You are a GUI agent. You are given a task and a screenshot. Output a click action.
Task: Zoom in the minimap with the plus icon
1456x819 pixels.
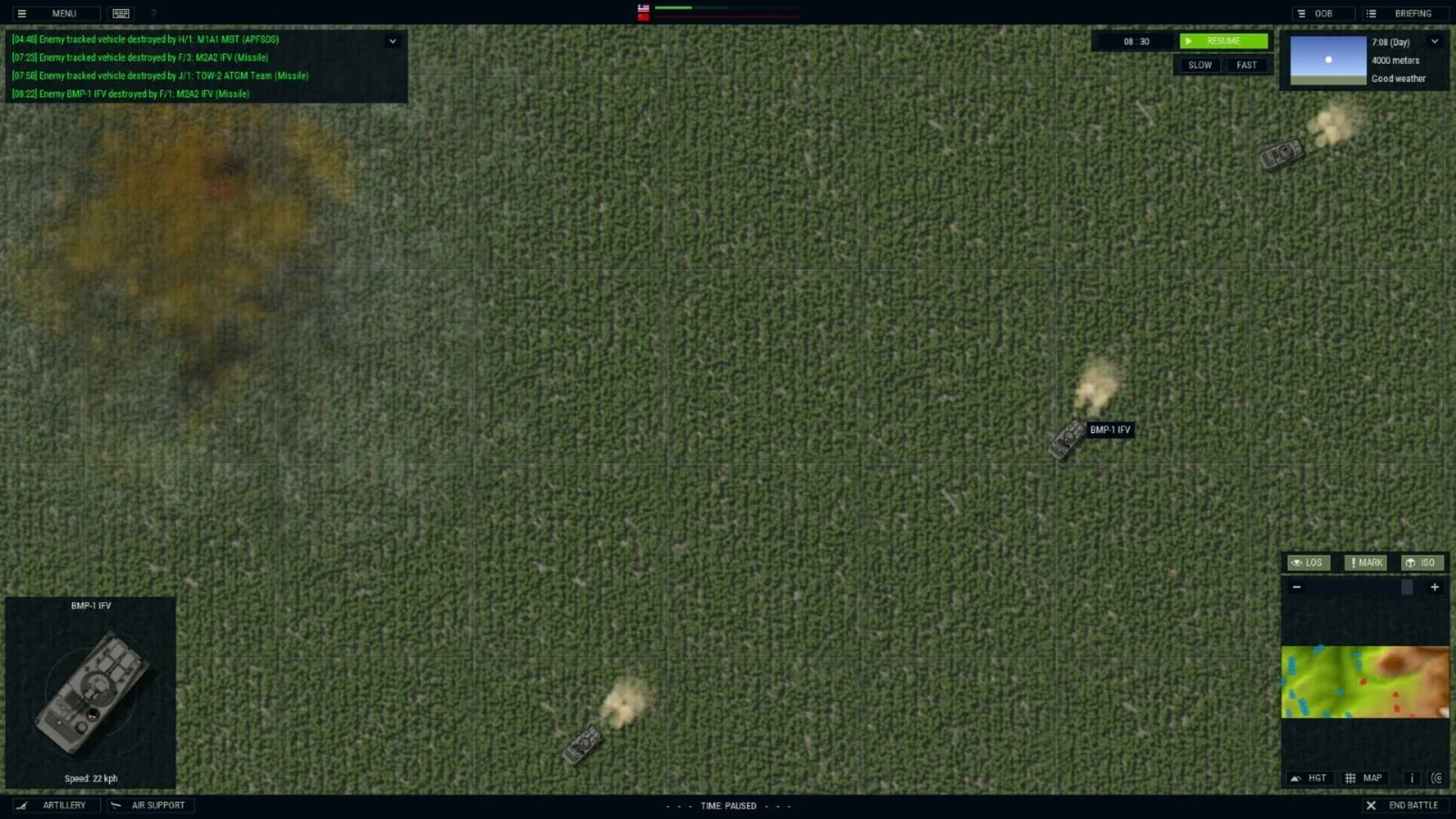coord(1435,587)
